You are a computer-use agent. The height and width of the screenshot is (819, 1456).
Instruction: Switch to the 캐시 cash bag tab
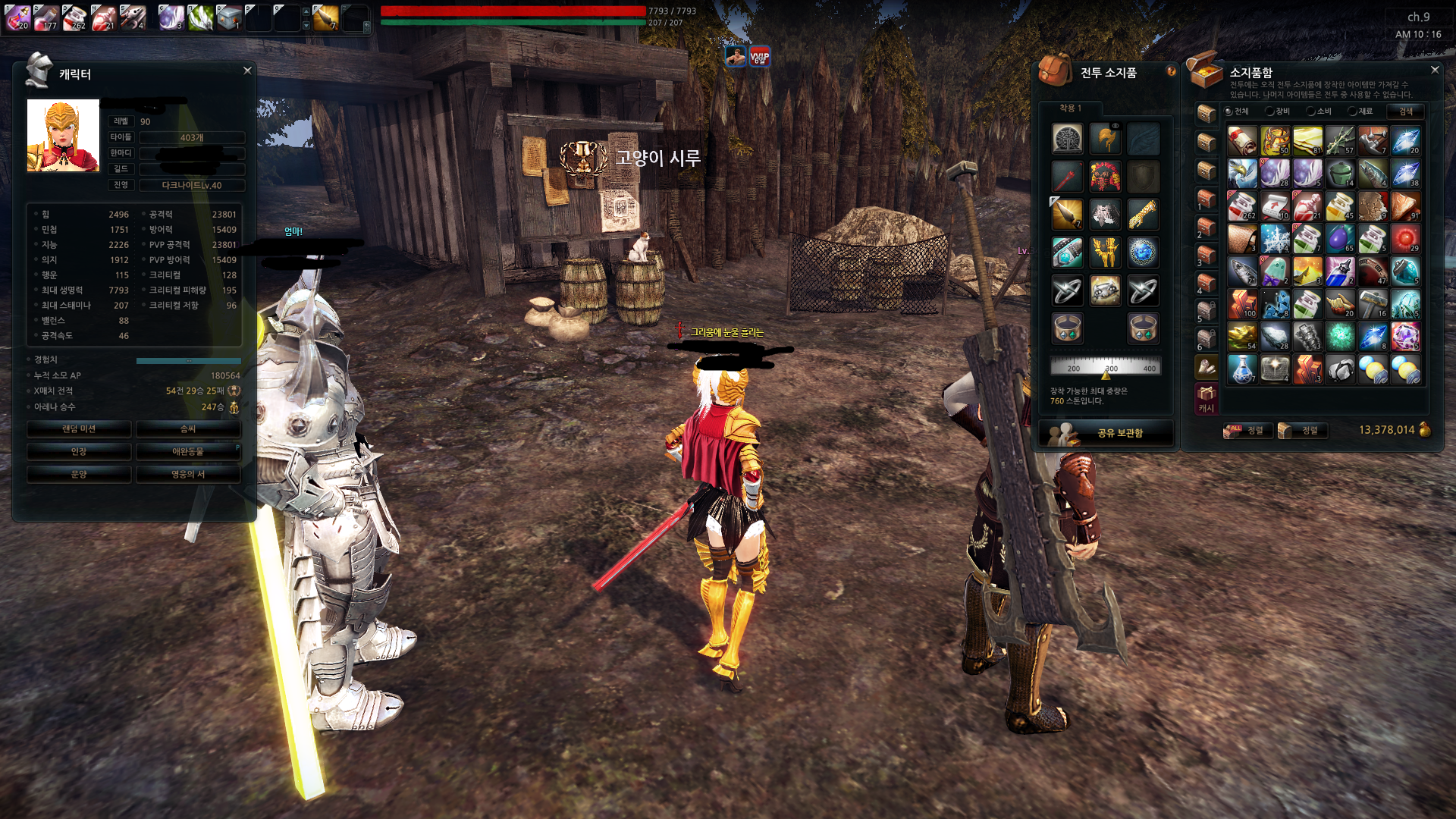[x=1206, y=399]
